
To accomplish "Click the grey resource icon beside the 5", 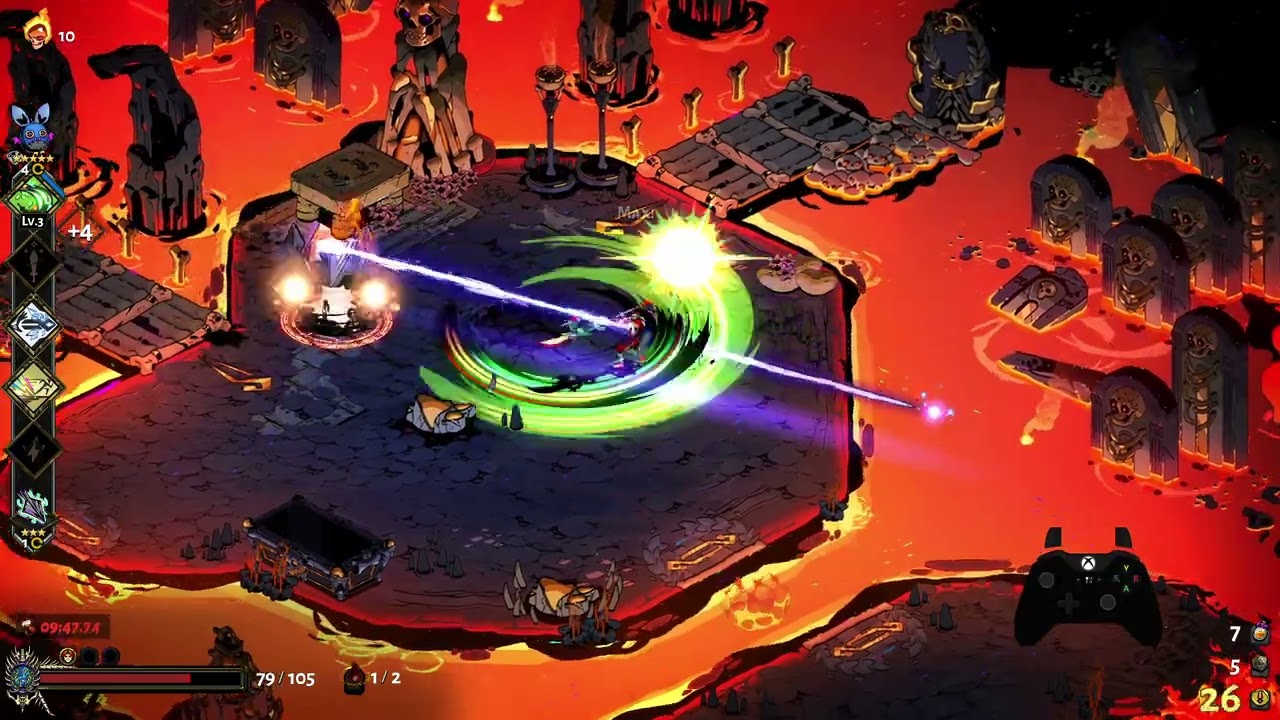I will 1260,666.
